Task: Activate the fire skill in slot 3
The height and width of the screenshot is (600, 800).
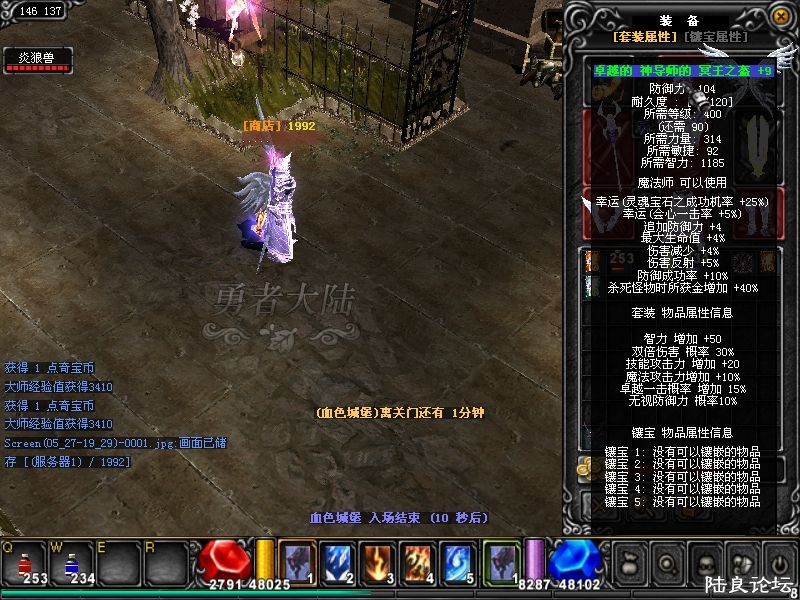Action: click(x=378, y=561)
